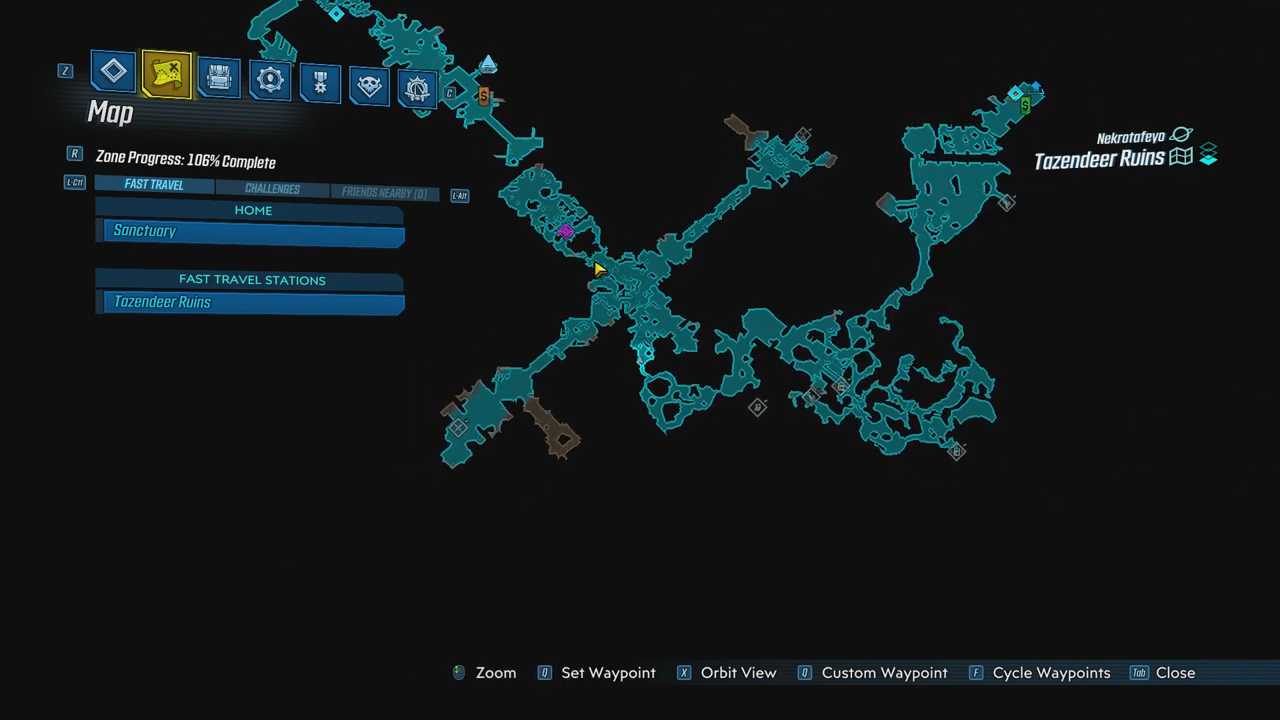Select the orange dollar vending machine marker
This screenshot has height=720, width=1280.
tap(484, 96)
